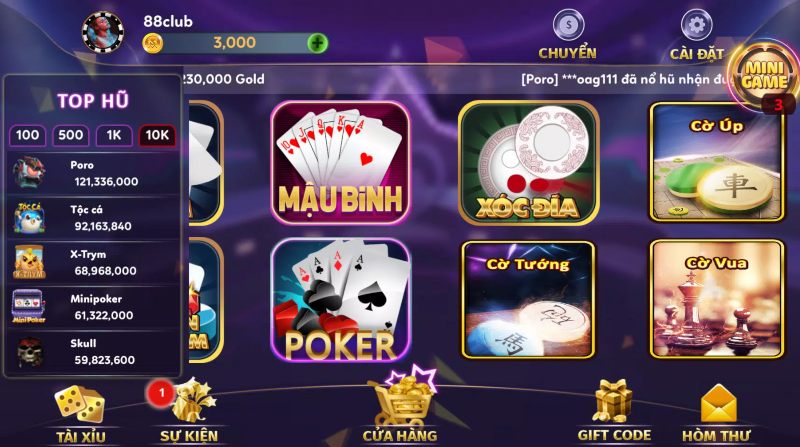Add gold with the green plus button
This screenshot has height=447, width=800.
318,43
